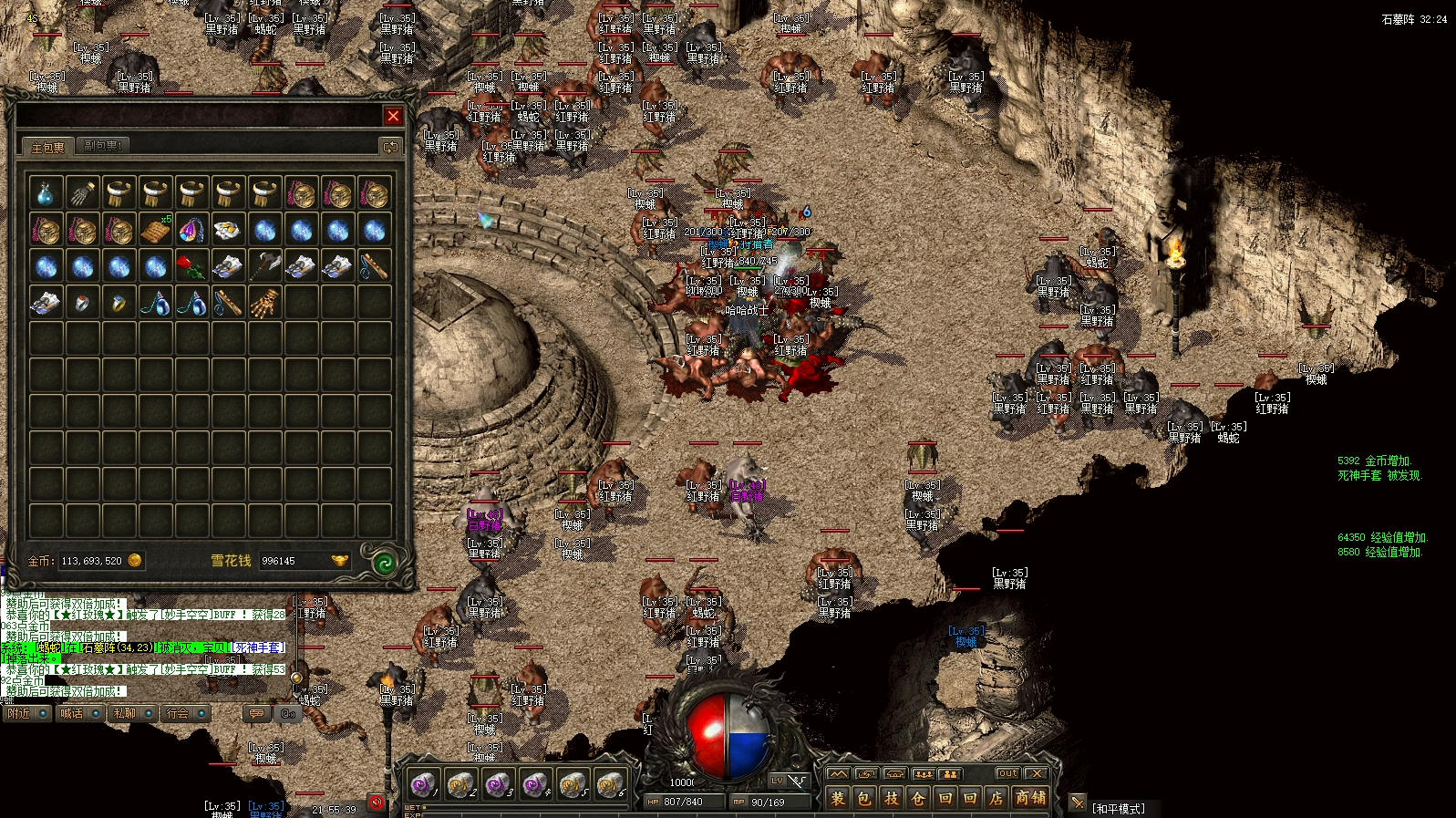Select the battle axe item slot

click(x=264, y=266)
